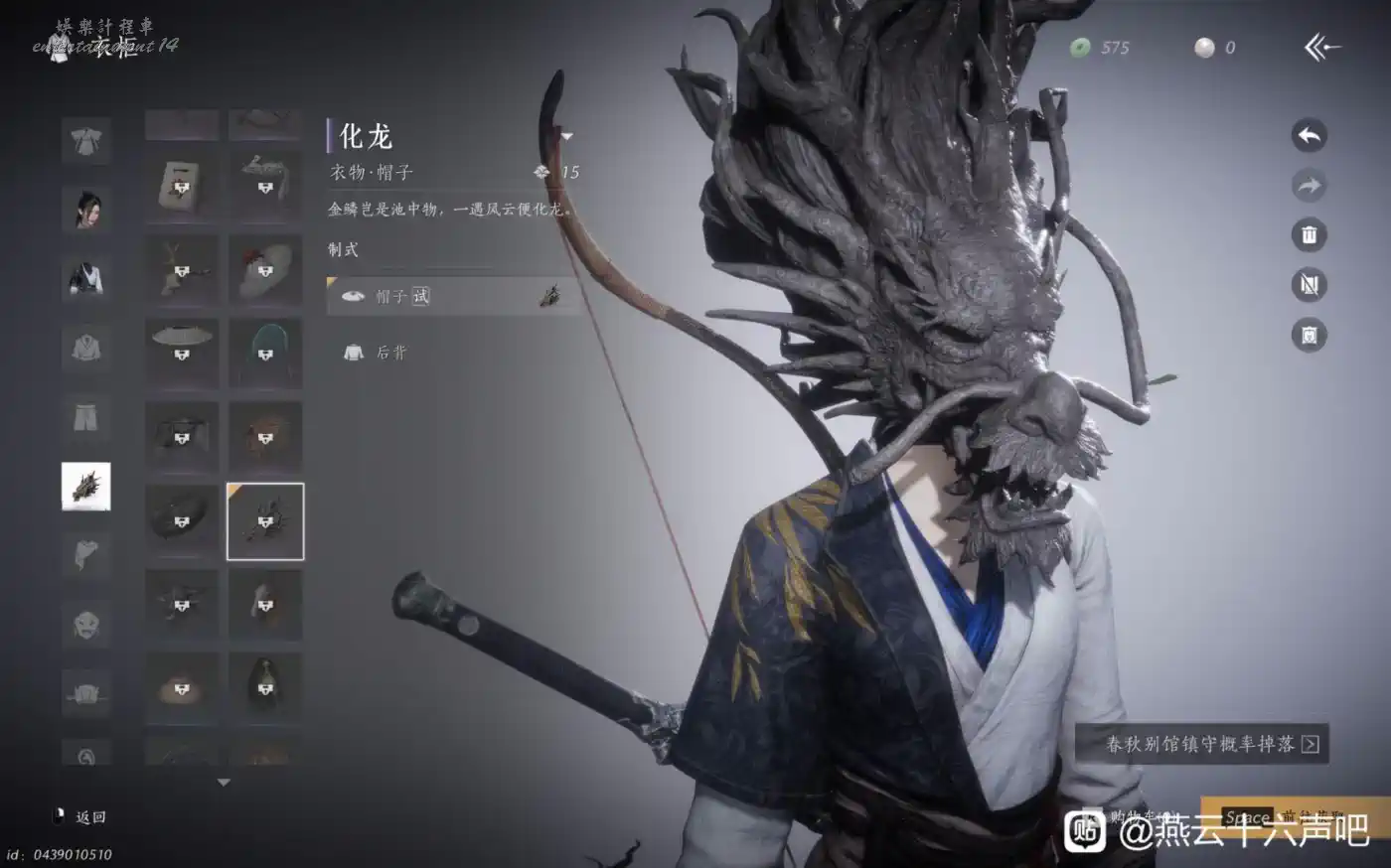Redo the outfit change
The height and width of the screenshot is (868, 1391).
(1309, 185)
